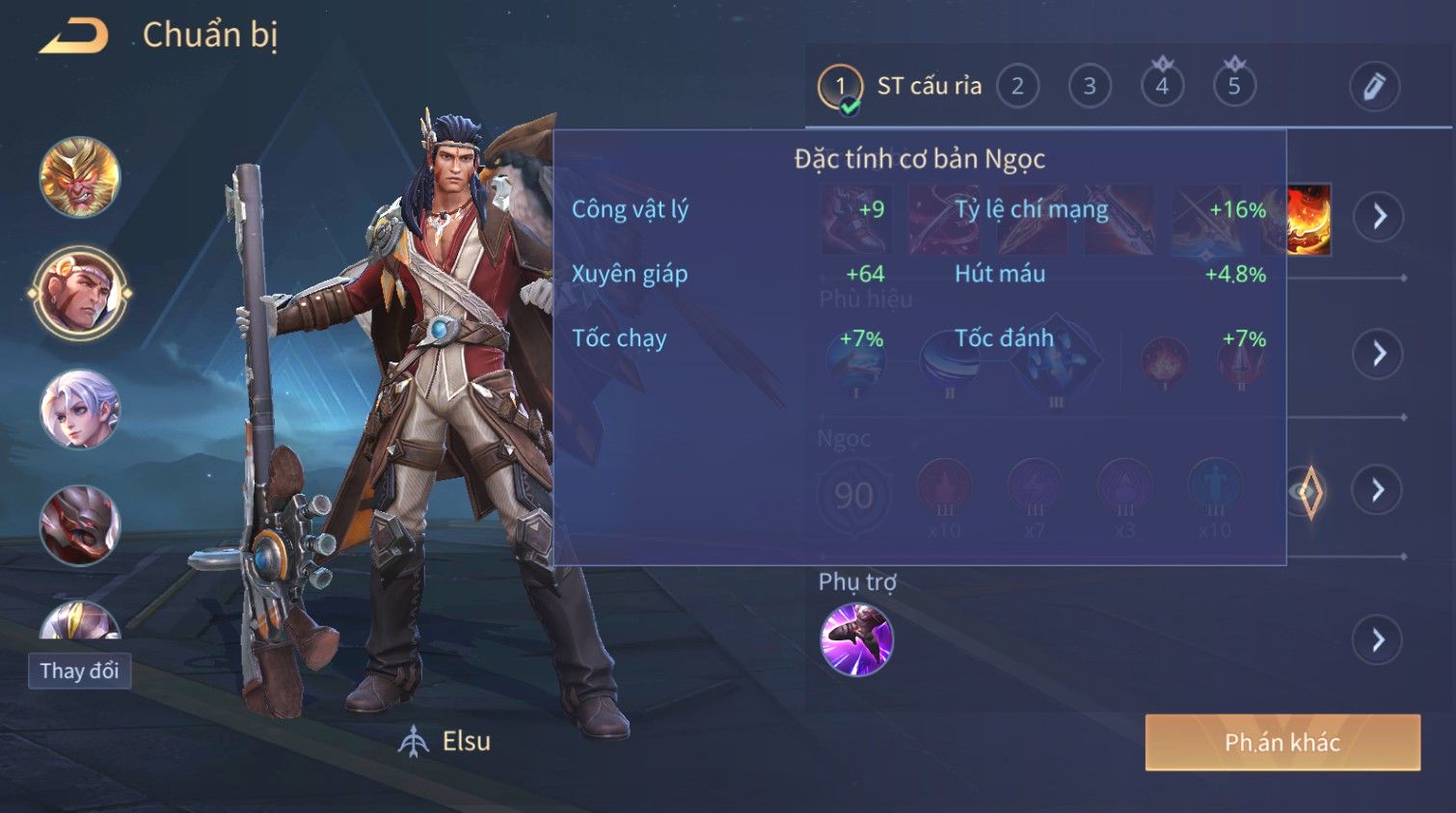Switch to build preset 3

tap(1090, 87)
